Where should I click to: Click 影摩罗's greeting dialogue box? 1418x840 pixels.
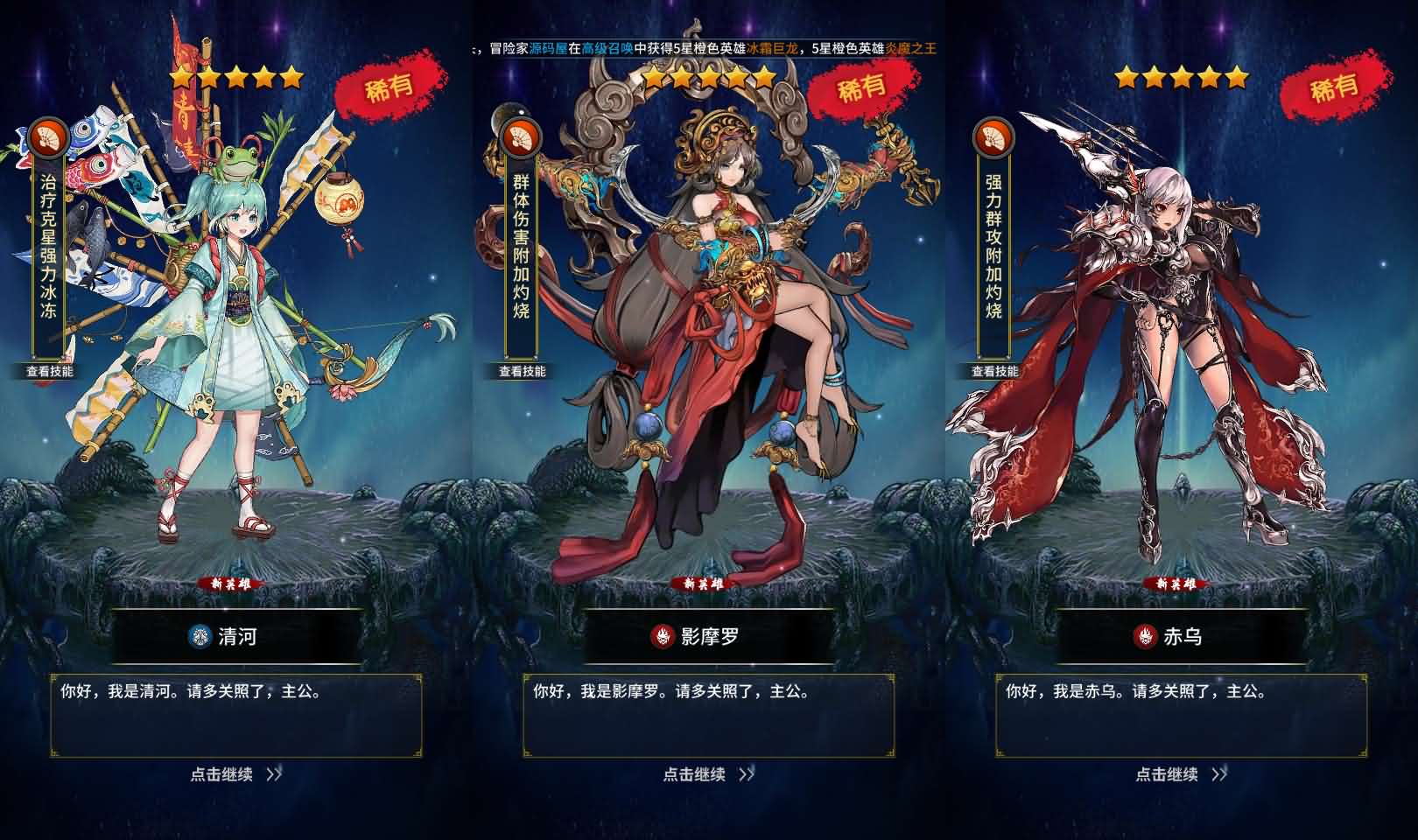tap(709, 713)
